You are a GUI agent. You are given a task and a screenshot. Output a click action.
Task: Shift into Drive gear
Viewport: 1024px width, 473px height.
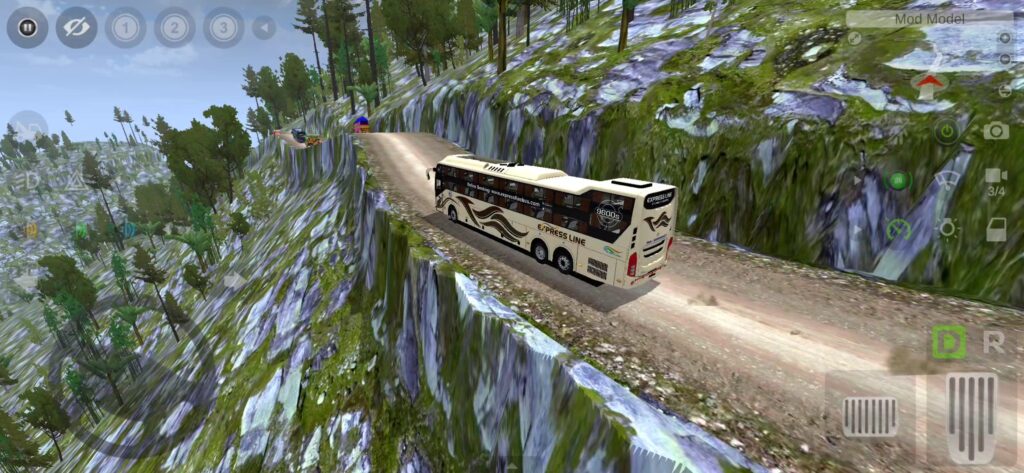[948, 342]
